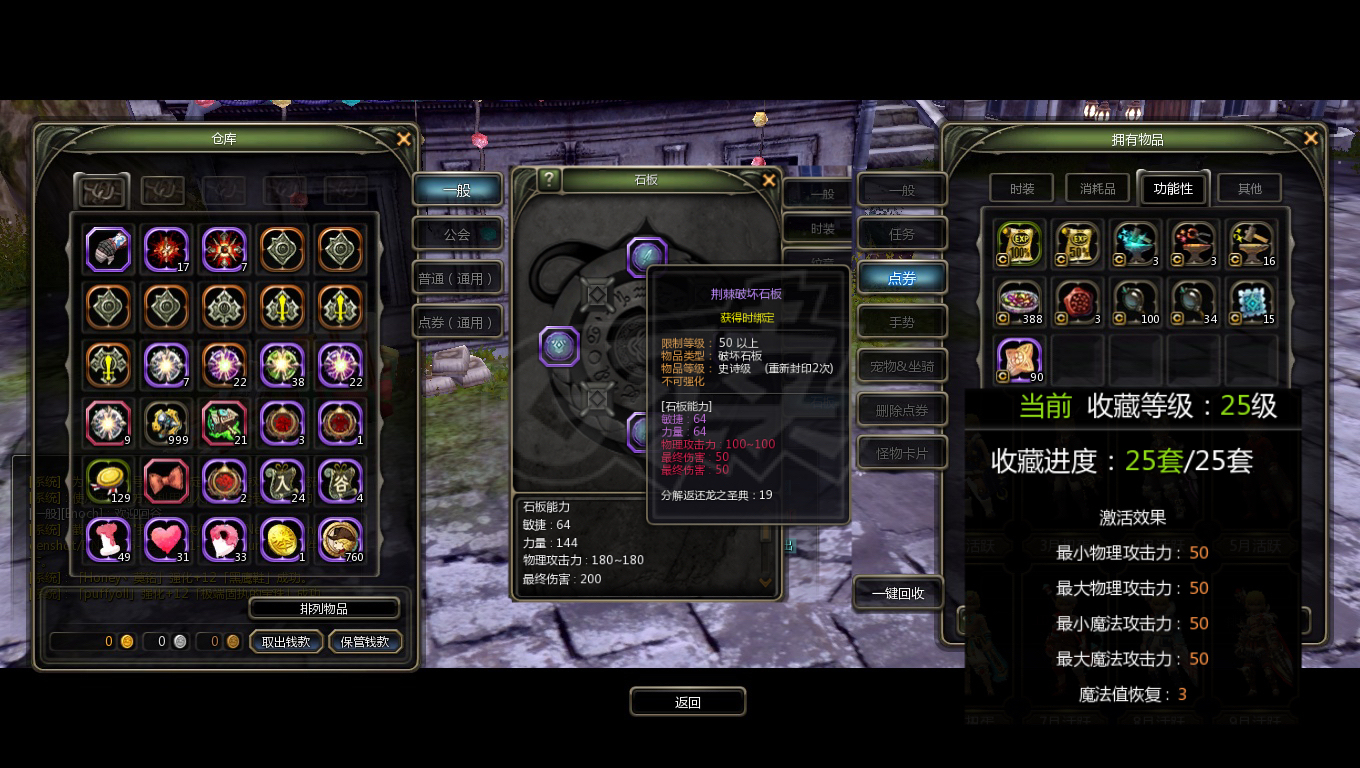
Task: Click the 一键回收 recycle button
Action: (898, 593)
